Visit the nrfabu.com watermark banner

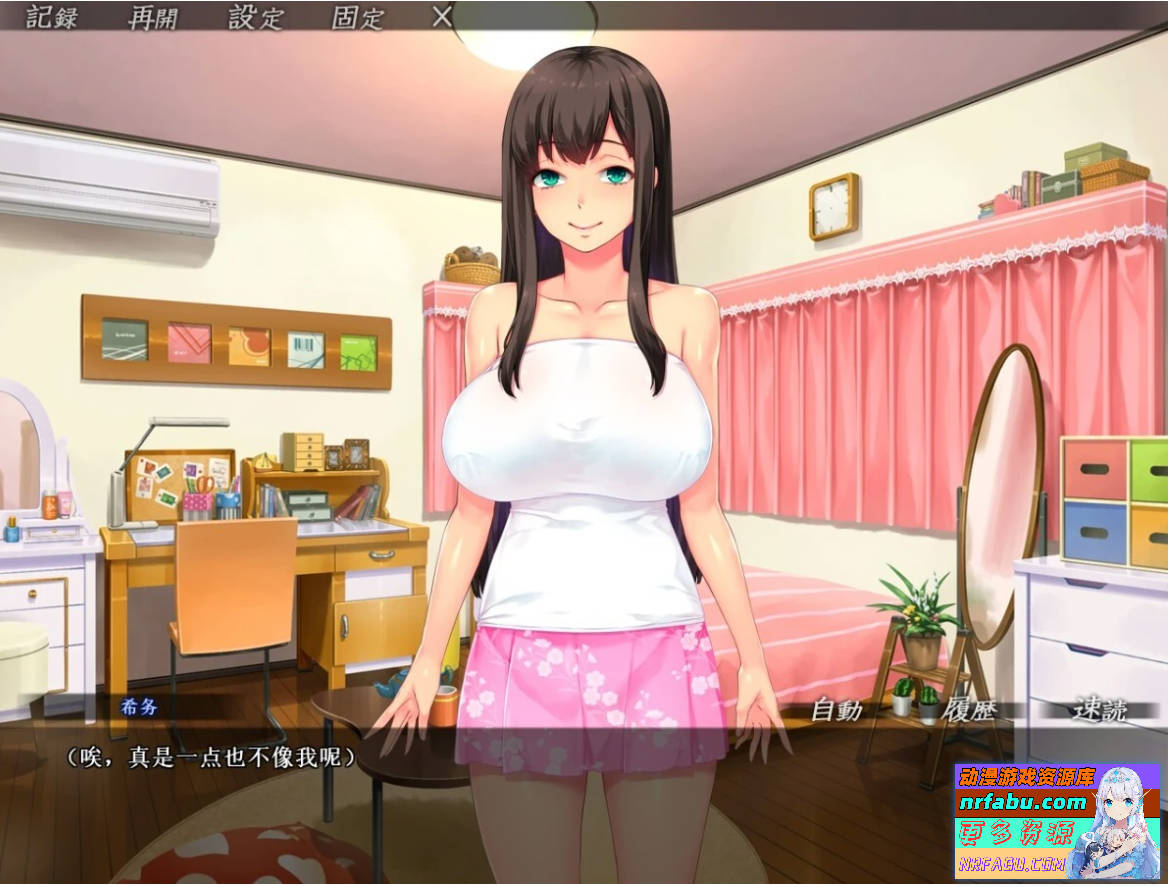click(x=1022, y=802)
